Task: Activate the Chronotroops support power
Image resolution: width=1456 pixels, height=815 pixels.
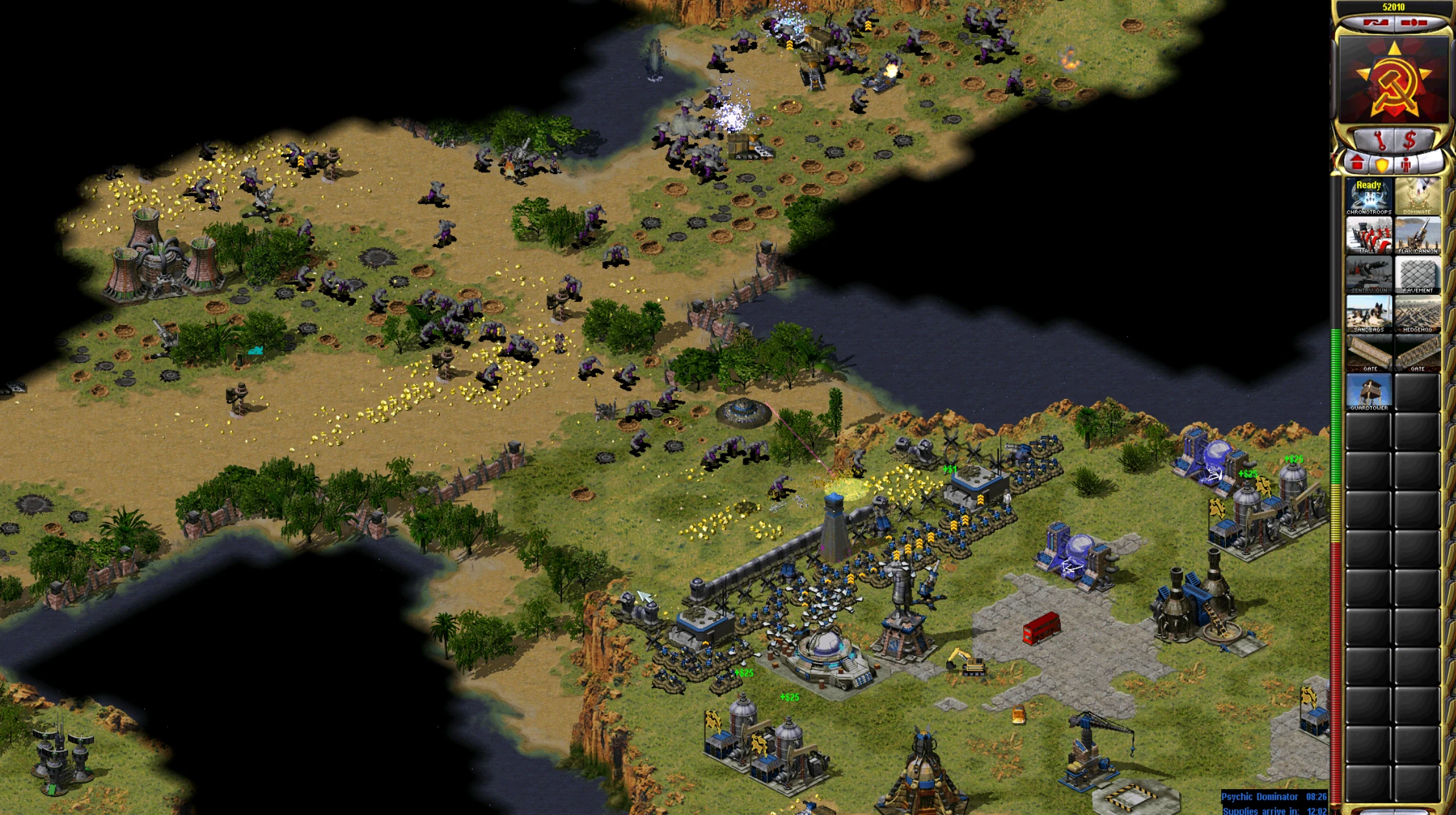Action: coord(1368,196)
